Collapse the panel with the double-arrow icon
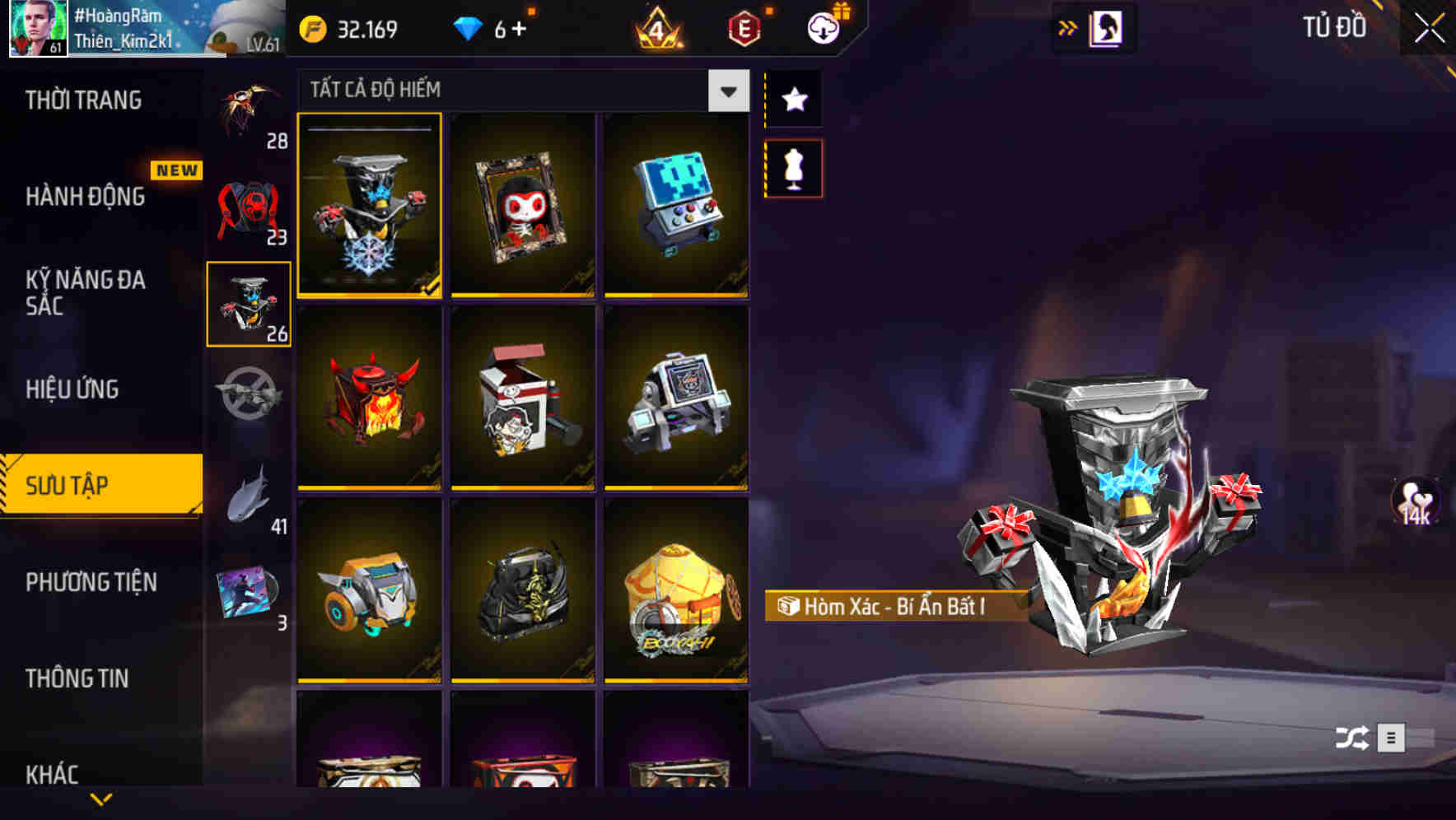The image size is (1456, 820). (1069, 26)
